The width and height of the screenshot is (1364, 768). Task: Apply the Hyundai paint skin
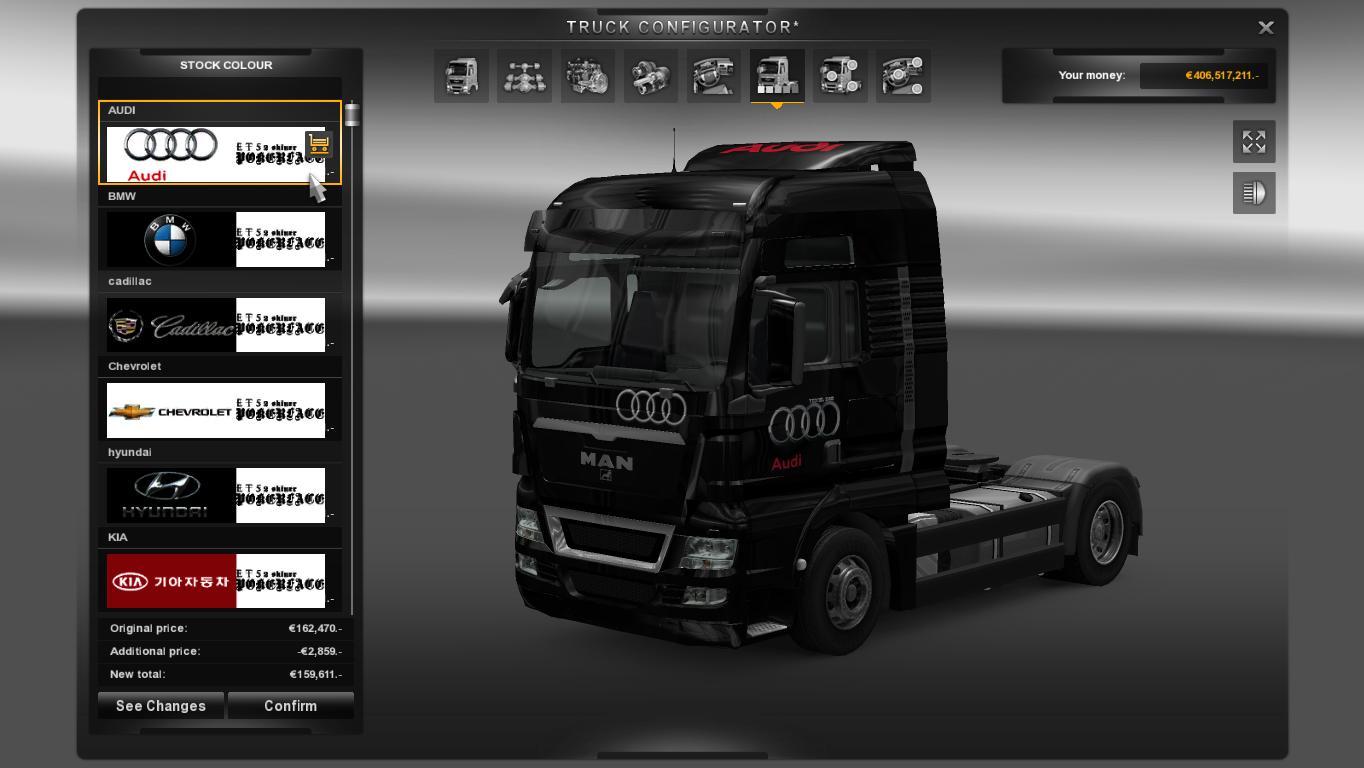pos(216,495)
